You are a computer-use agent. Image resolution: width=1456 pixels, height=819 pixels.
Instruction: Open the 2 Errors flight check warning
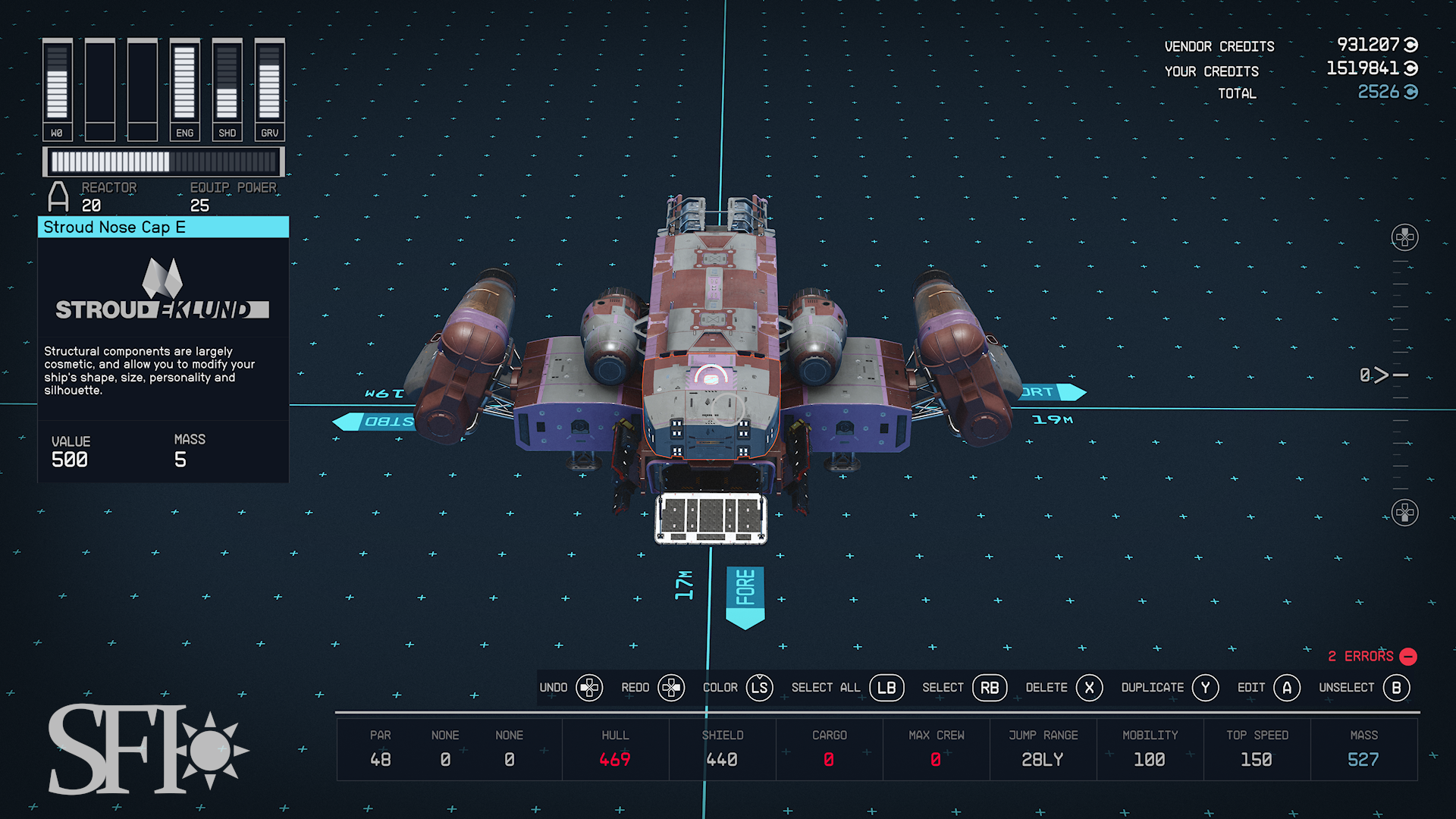coord(1371,656)
